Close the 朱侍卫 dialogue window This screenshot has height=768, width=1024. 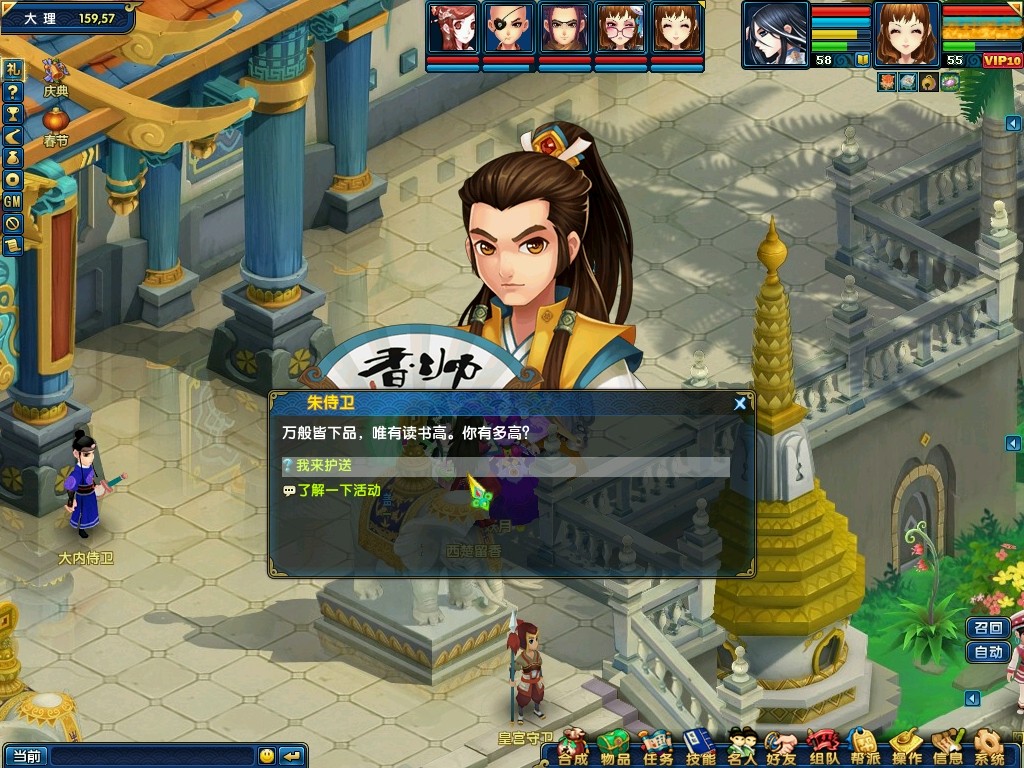[740, 404]
